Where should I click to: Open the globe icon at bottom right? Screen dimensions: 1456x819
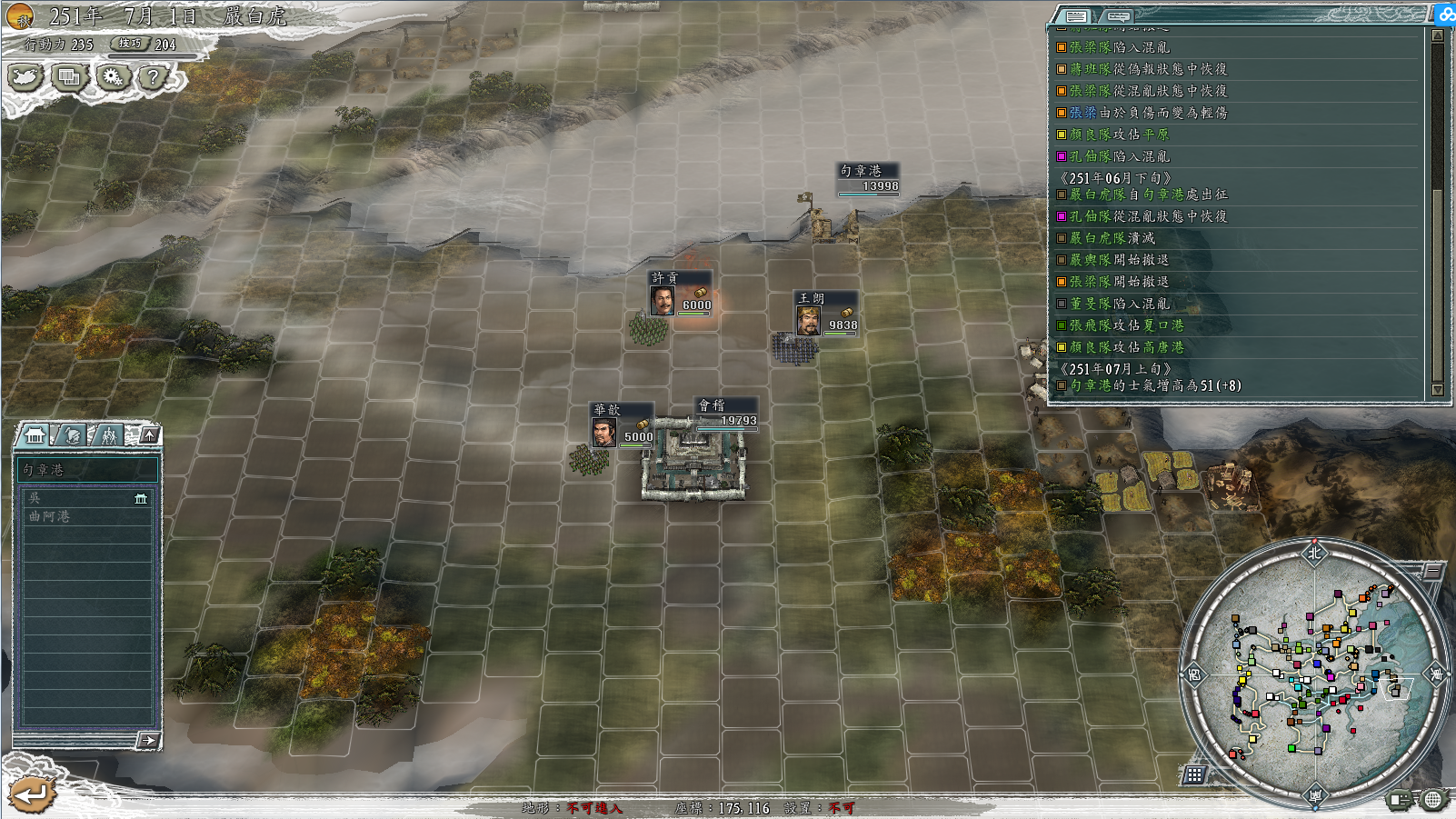tap(1433, 800)
